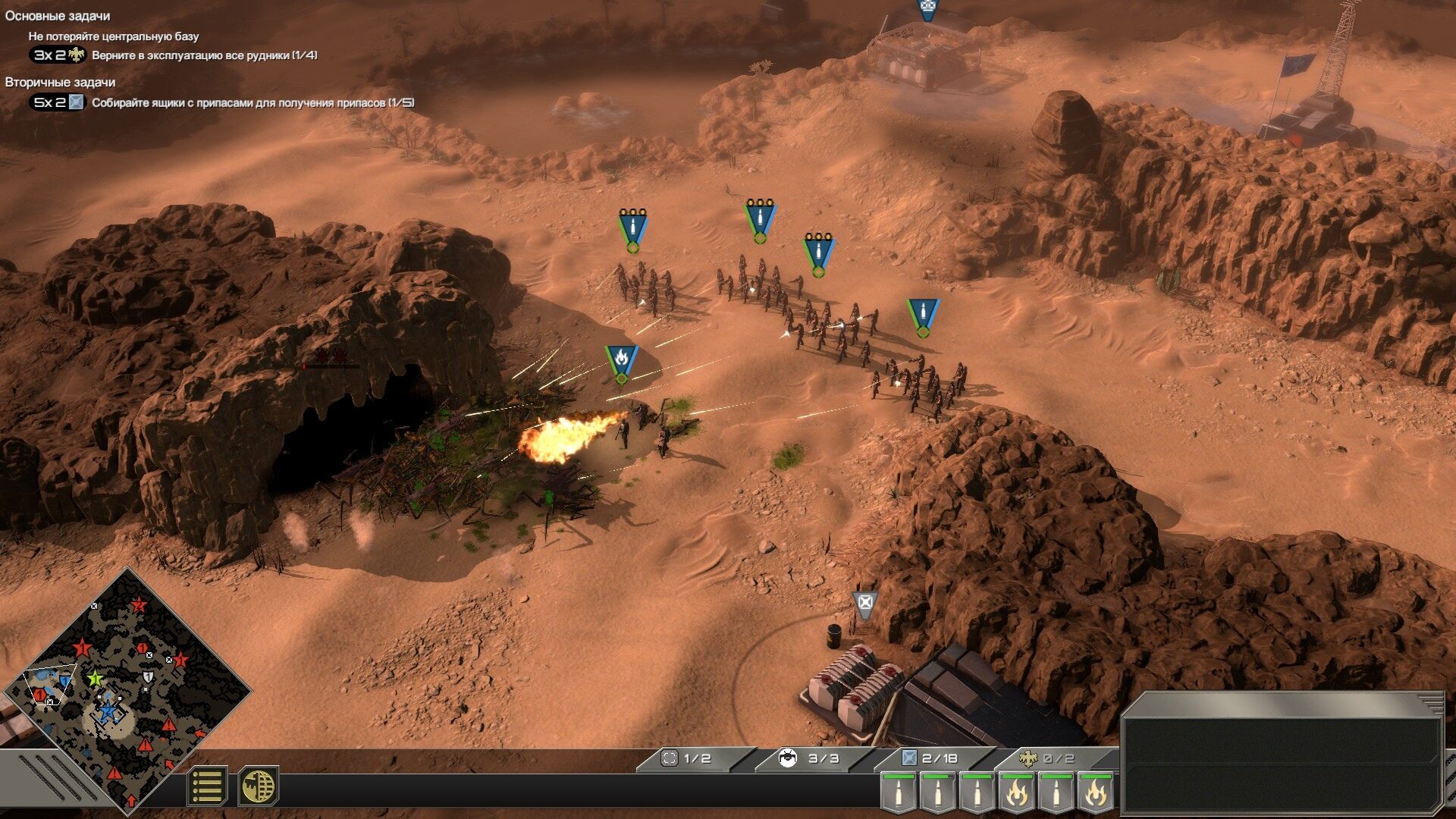Jump to the white shield minimap marker

148,676
